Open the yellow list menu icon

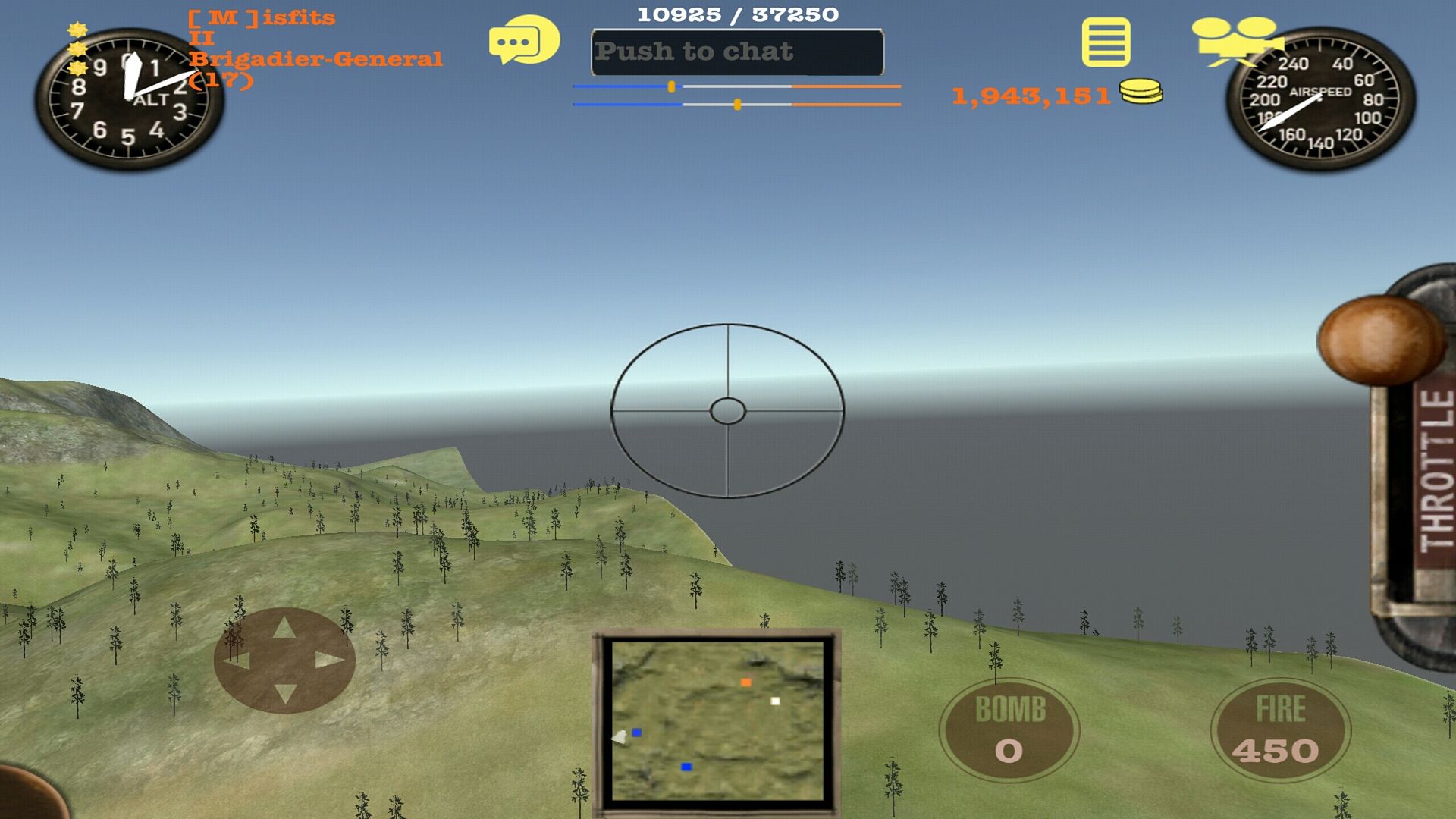(x=1106, y=43)
